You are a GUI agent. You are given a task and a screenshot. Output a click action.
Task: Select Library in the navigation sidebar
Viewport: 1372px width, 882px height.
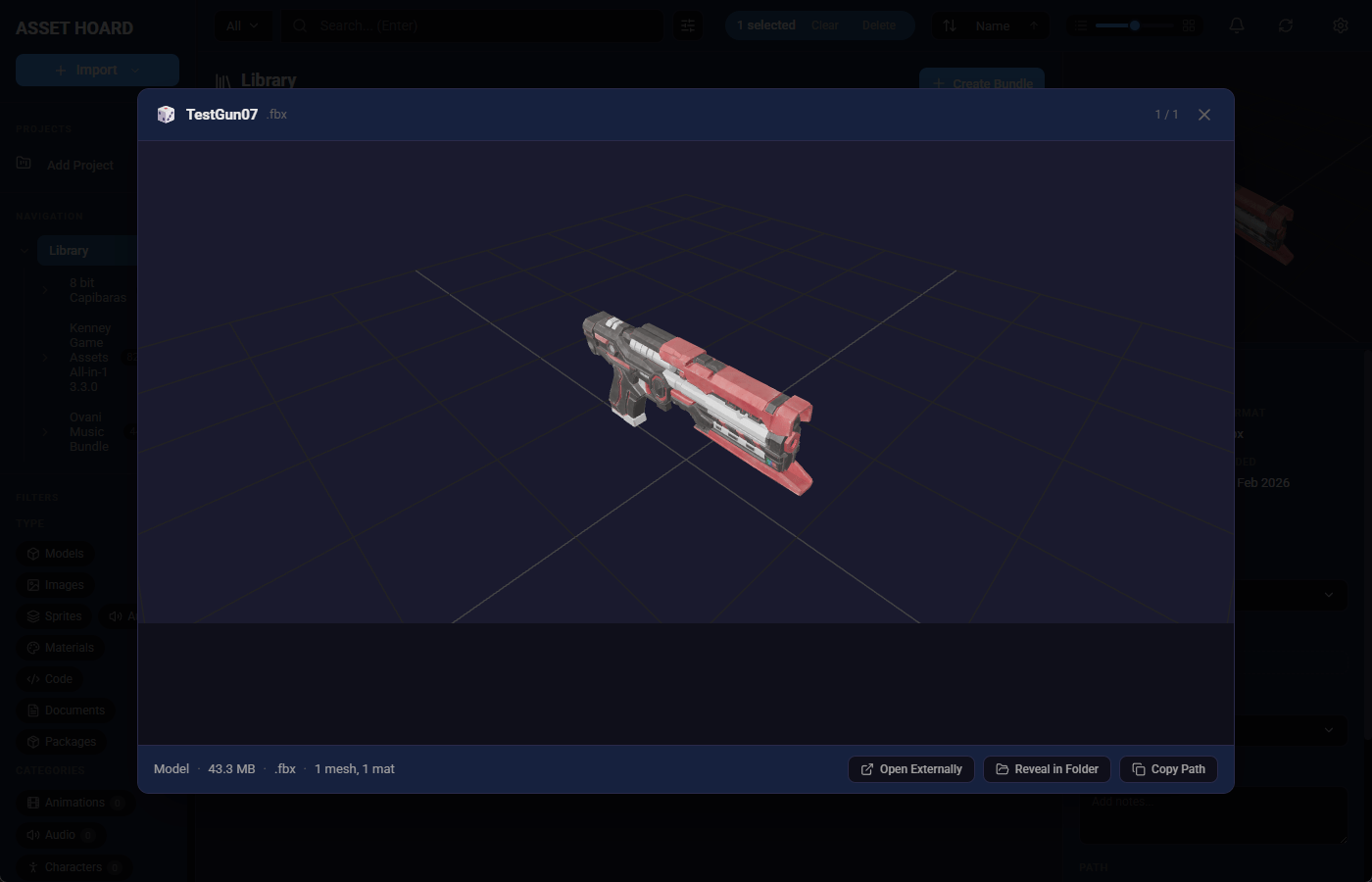(69, 250)
